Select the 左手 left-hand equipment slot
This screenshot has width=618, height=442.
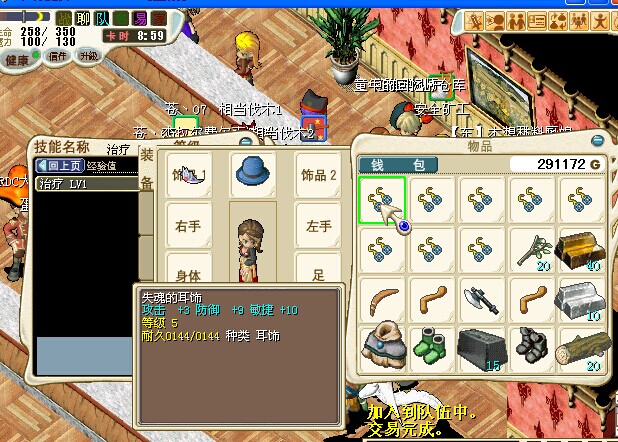click(318, 226)
